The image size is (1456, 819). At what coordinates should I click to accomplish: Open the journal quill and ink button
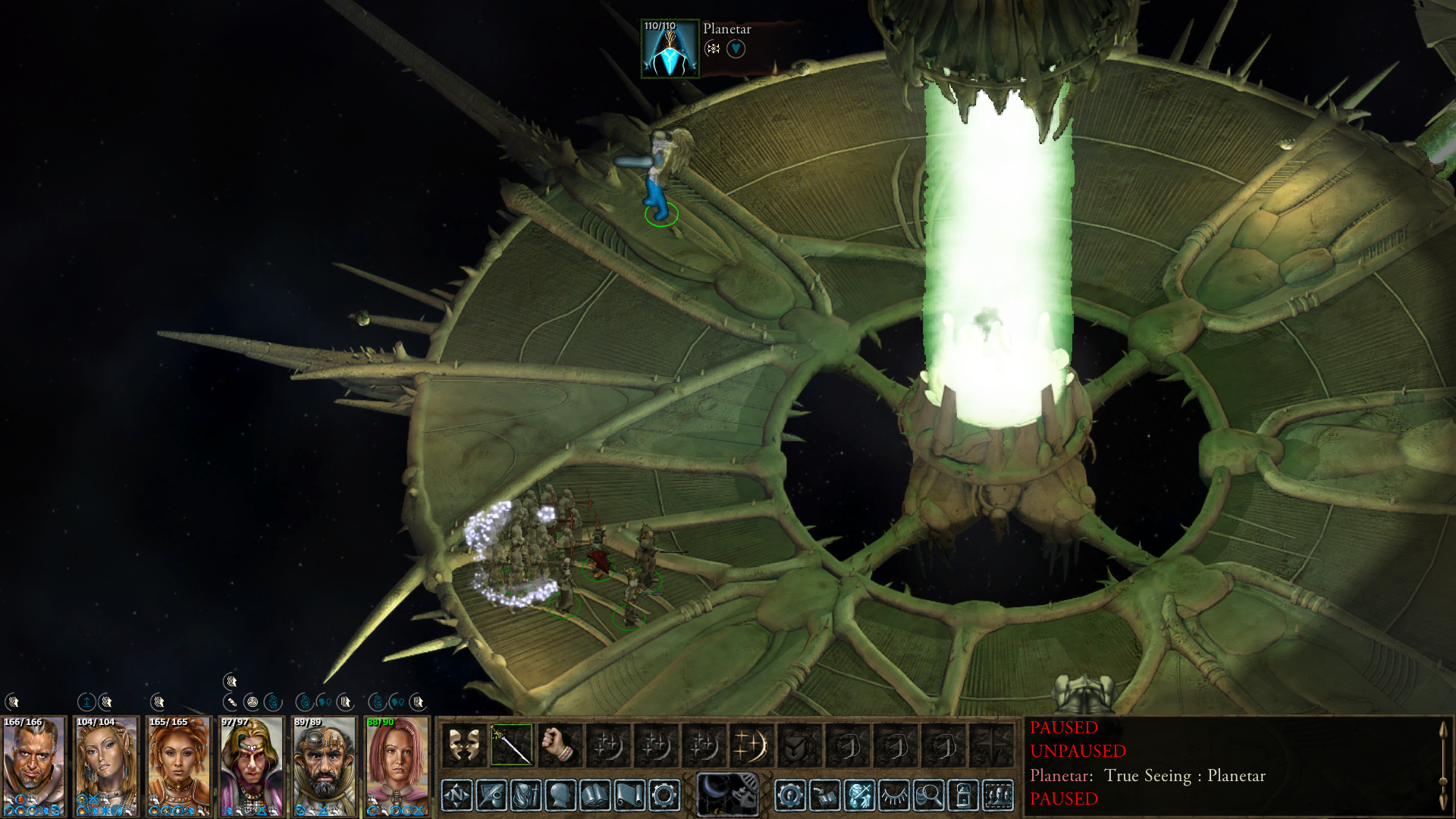[491, 795]
